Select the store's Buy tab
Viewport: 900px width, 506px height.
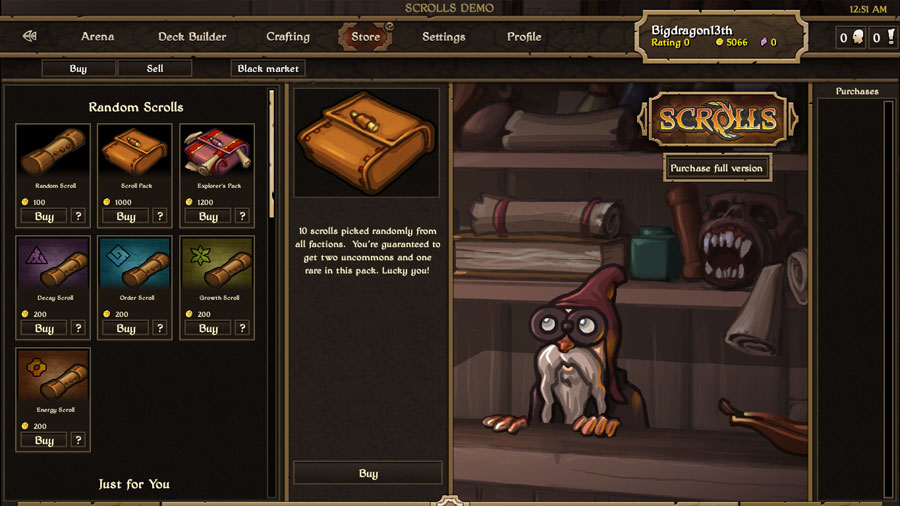point(78,69)
